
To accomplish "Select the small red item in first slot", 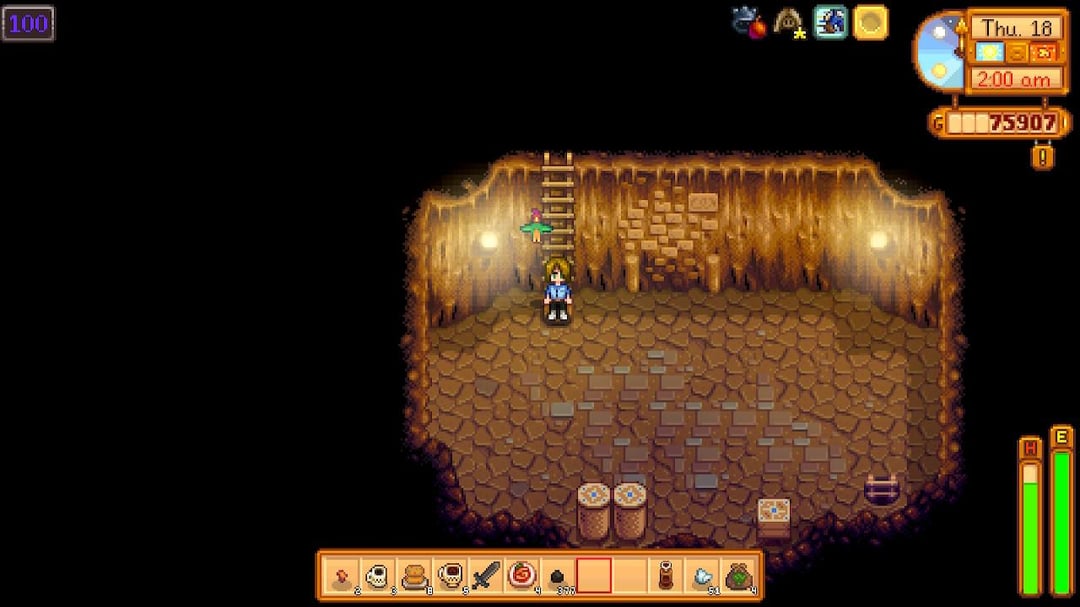I will [x=342, y=576].
